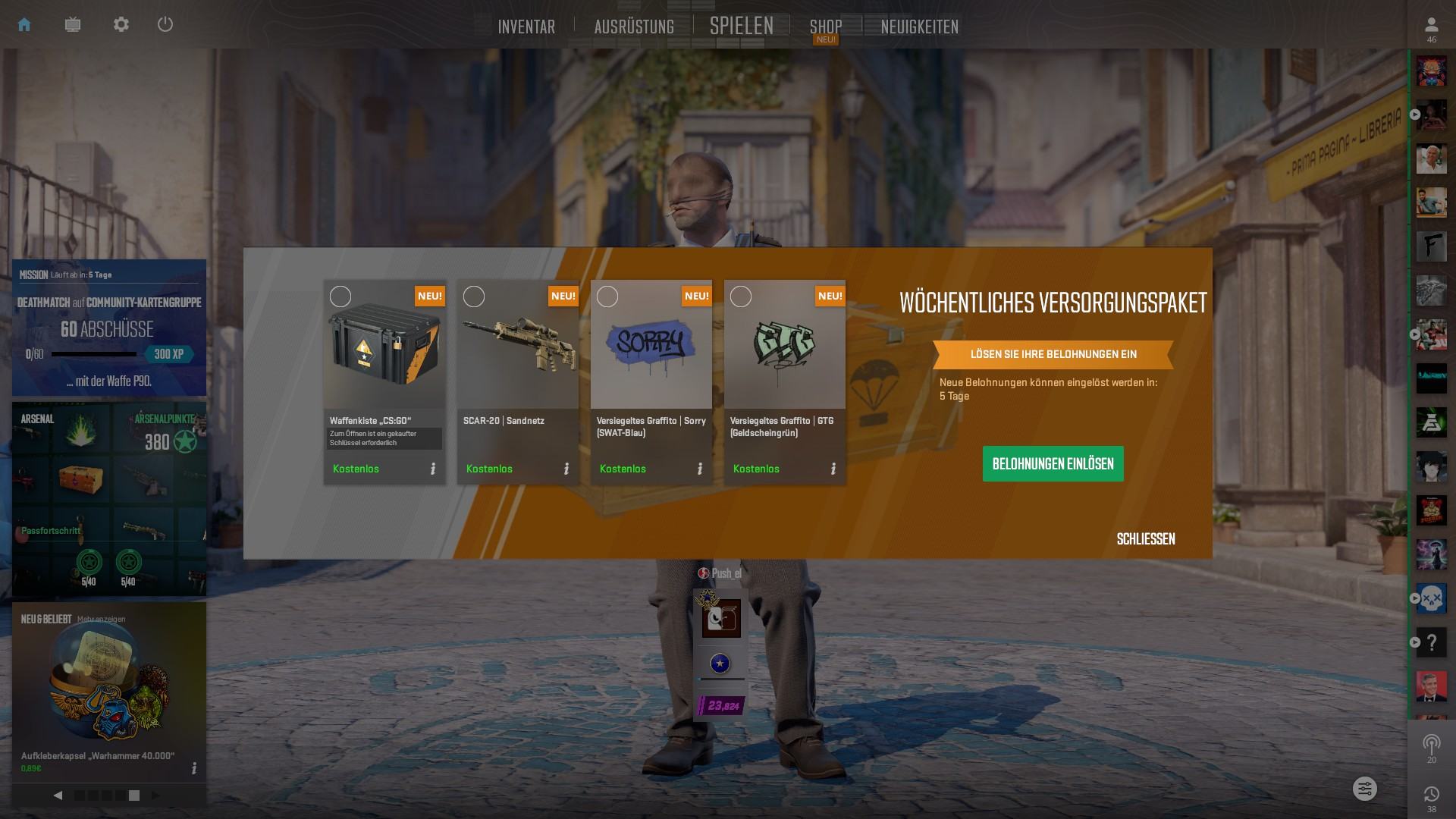Screen dimensions: 1456x819
Task: Close the weekly care package panel via Schliessen
Action: (1145, 539)
